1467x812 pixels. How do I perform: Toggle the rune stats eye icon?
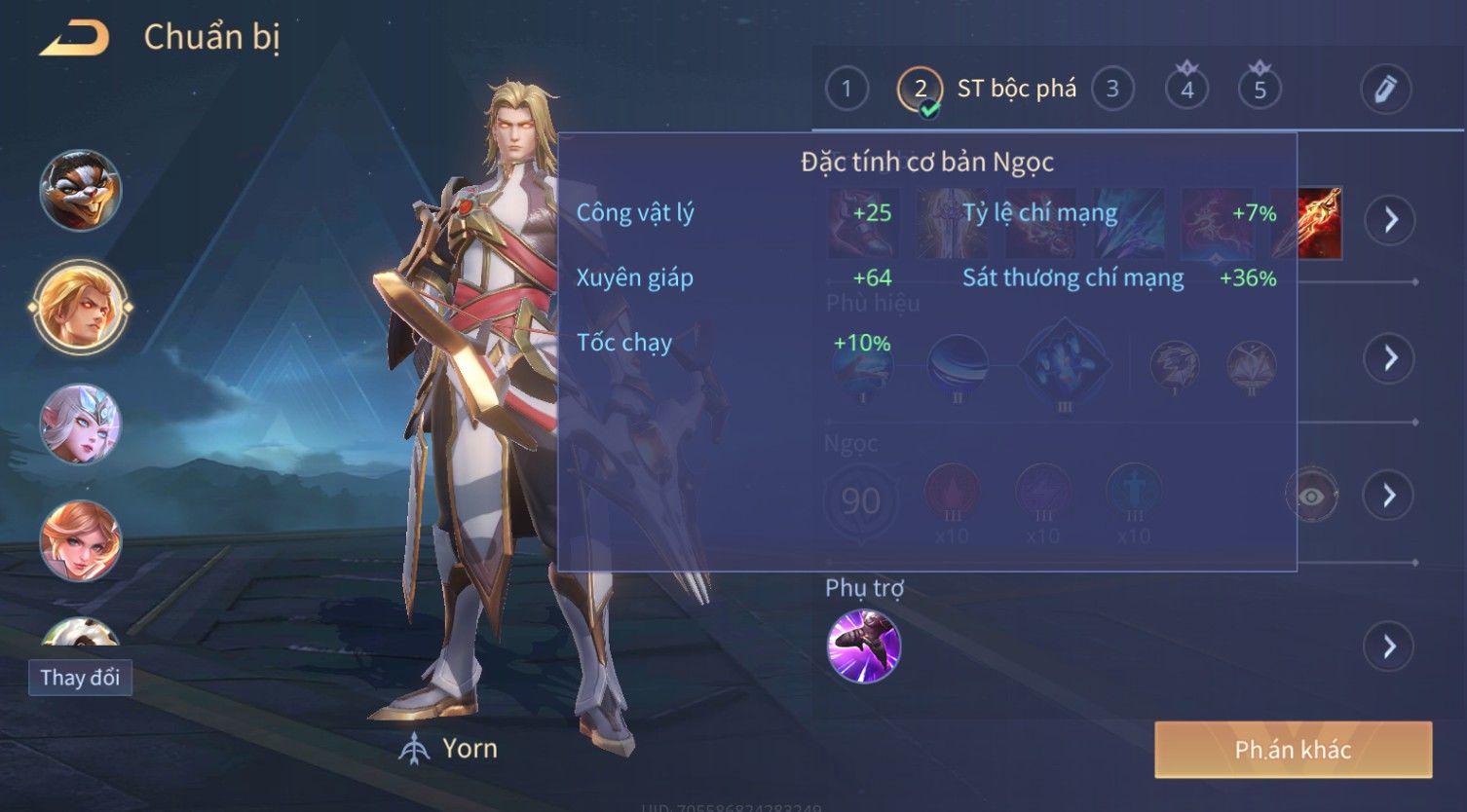[x=1311, y=497]
